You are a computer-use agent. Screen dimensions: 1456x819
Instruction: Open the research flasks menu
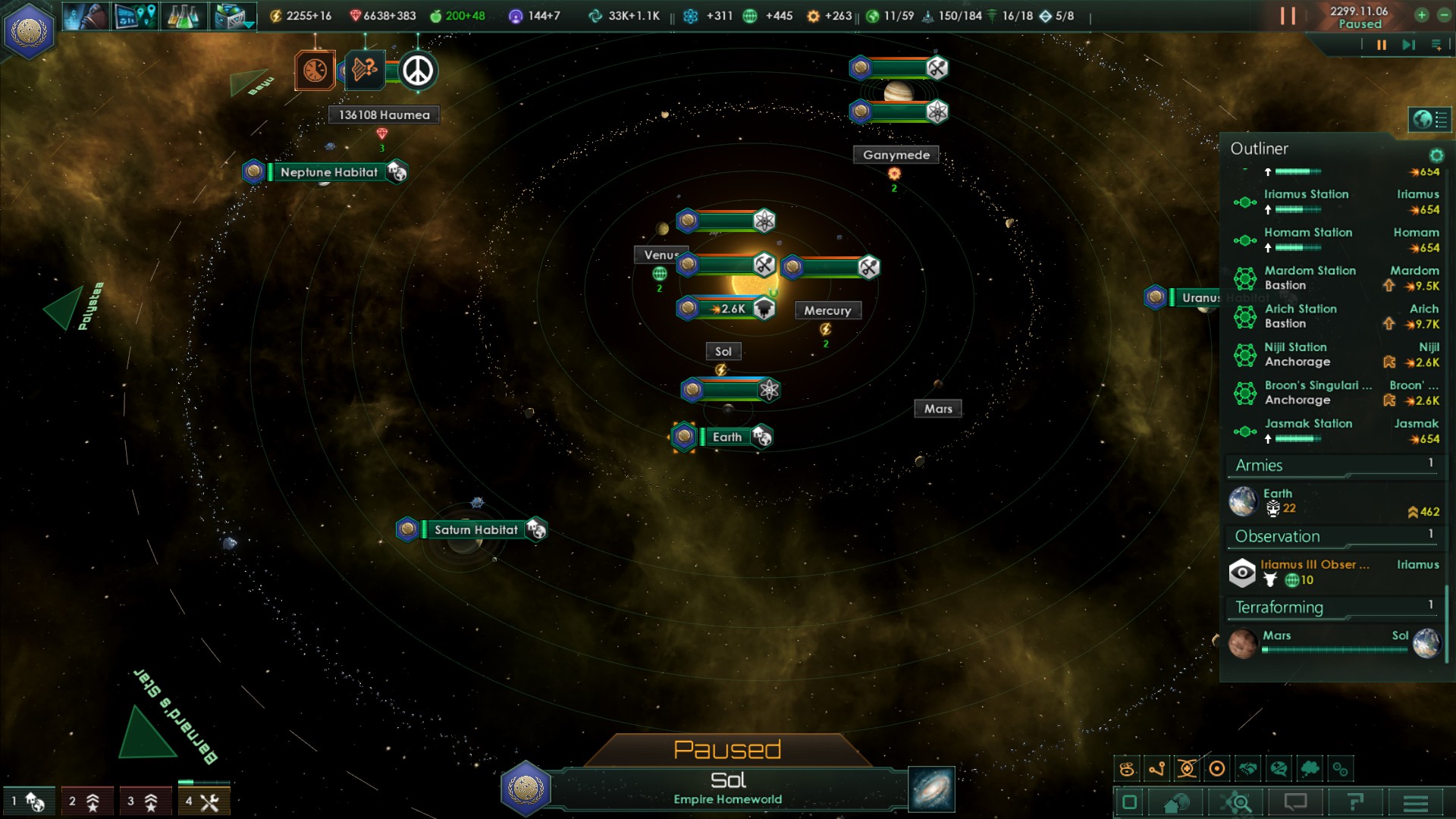click(x=183, y=16)
